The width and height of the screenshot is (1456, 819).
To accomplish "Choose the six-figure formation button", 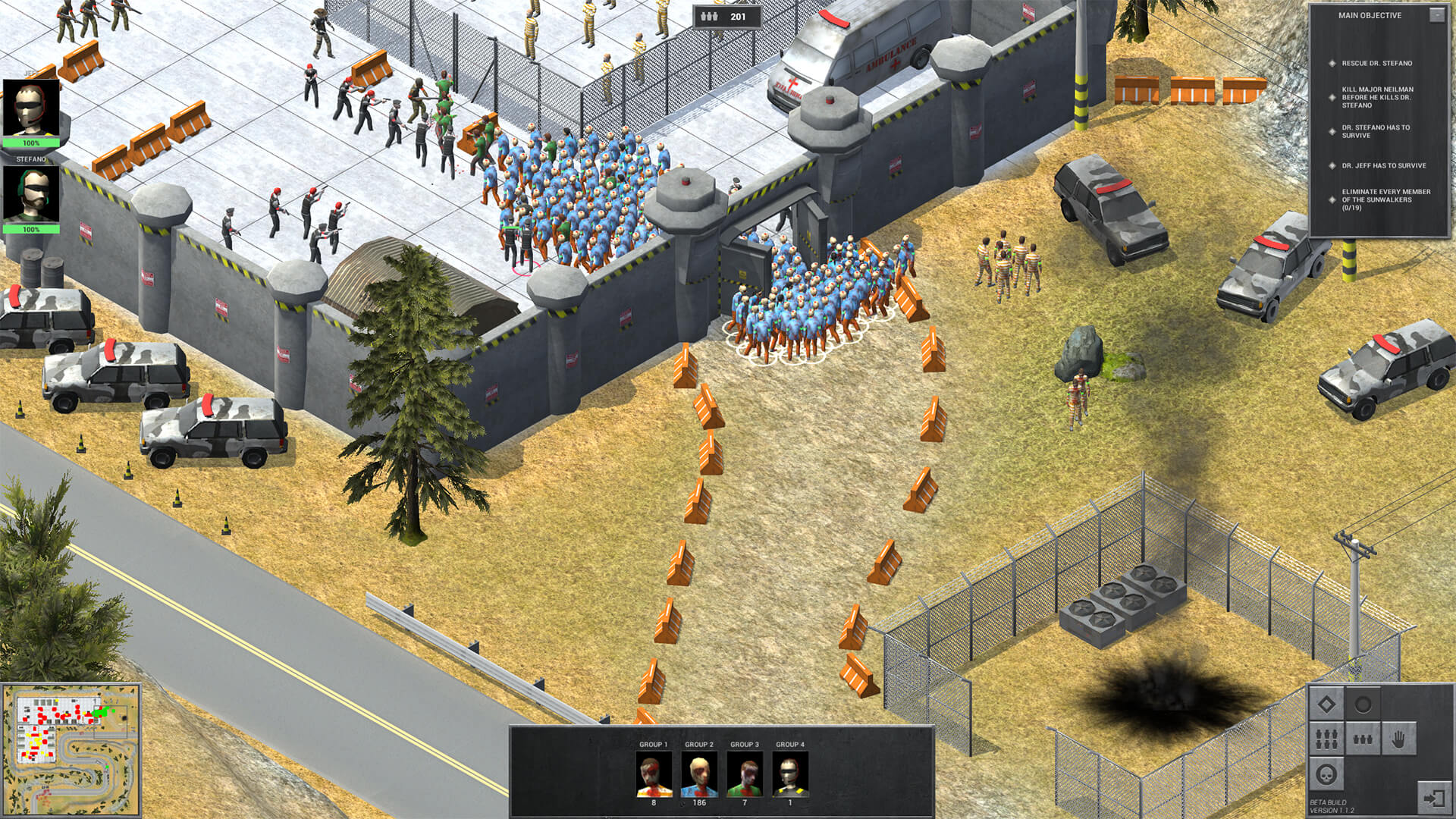I will pos(1327,739).
